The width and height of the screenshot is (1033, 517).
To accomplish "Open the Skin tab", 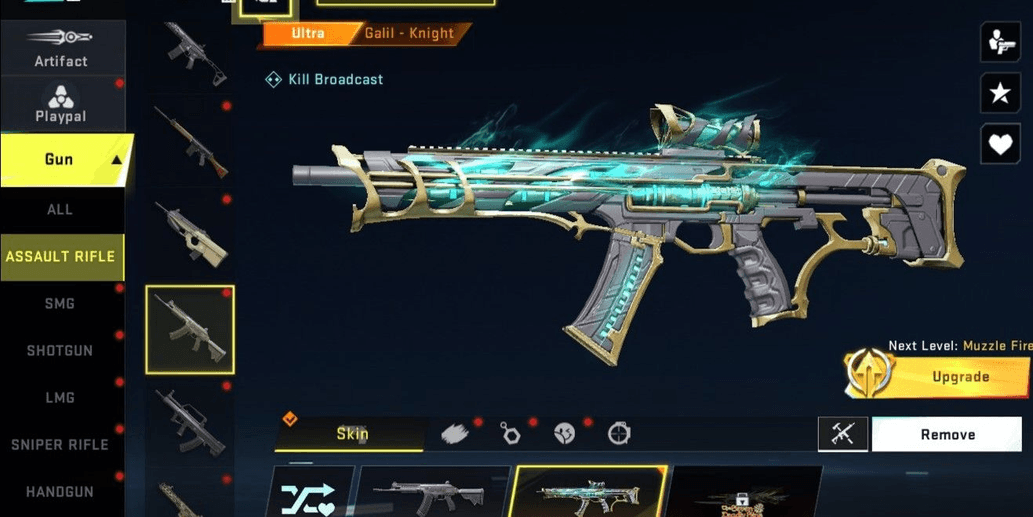I will tap(350, 434).
